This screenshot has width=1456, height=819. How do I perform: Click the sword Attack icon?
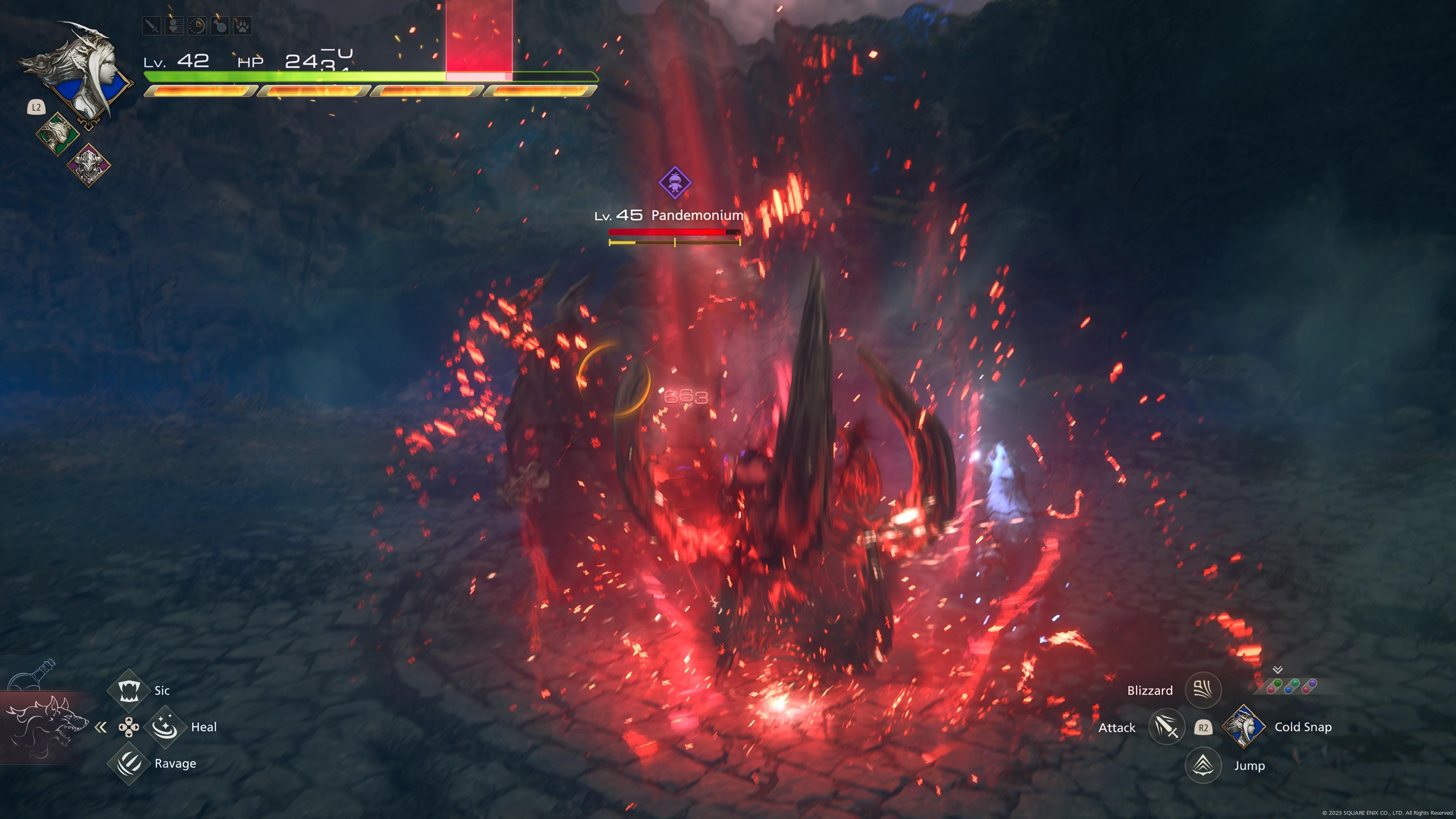point(1167,728)
